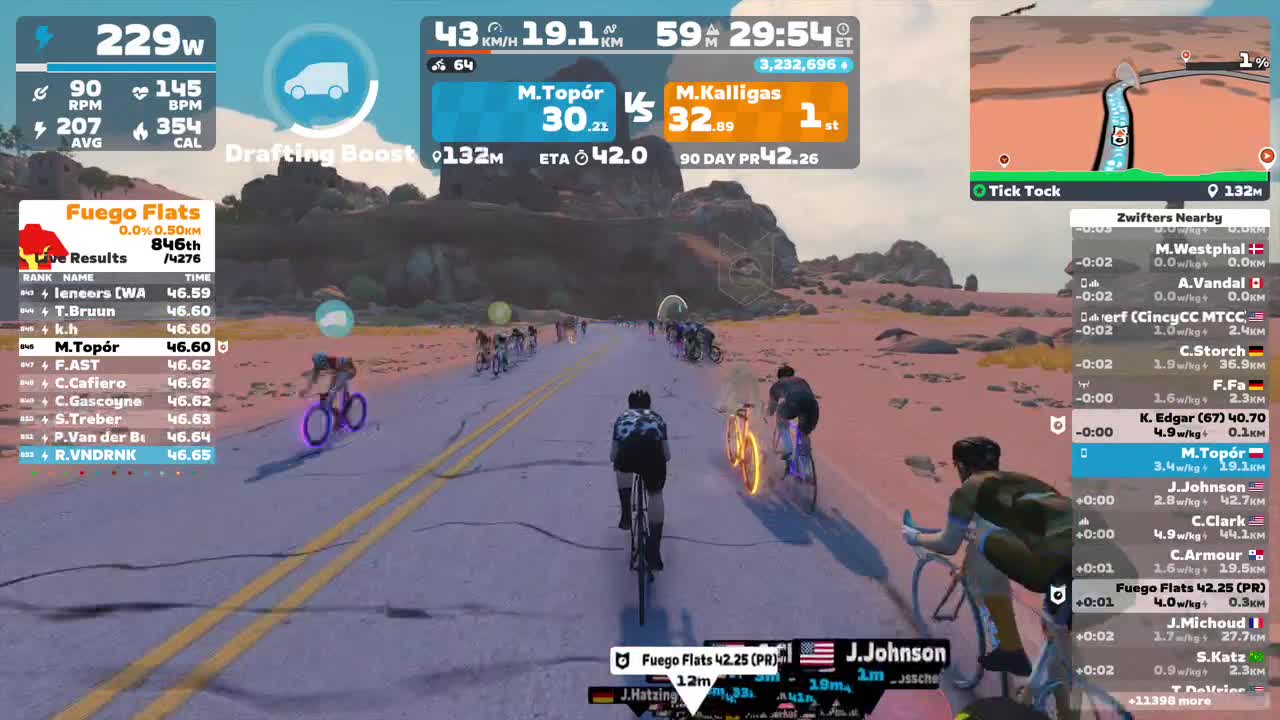
Task: Click the cadence icon next to 90 RPM
Action: click(x=40, y=92)
